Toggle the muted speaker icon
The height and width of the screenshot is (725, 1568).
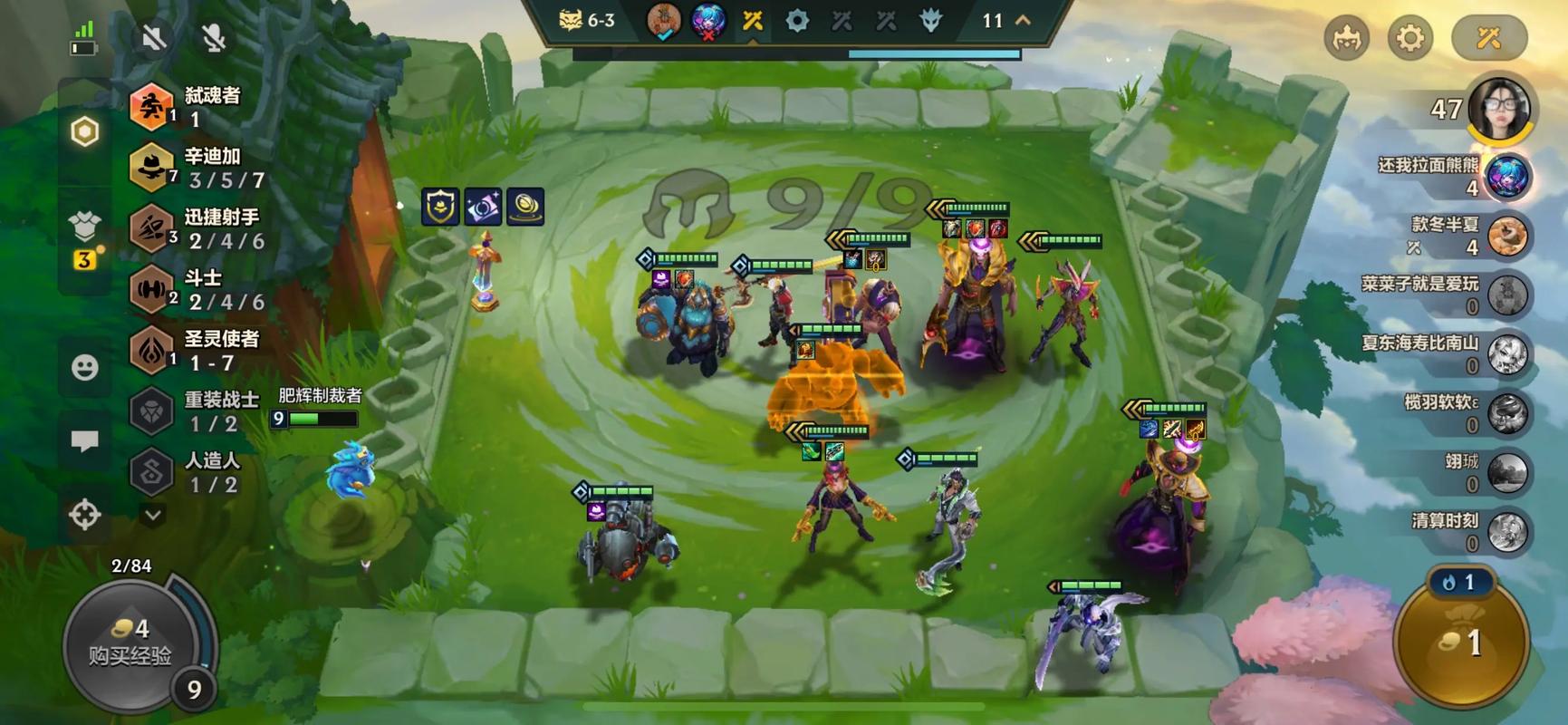point(154,37)
